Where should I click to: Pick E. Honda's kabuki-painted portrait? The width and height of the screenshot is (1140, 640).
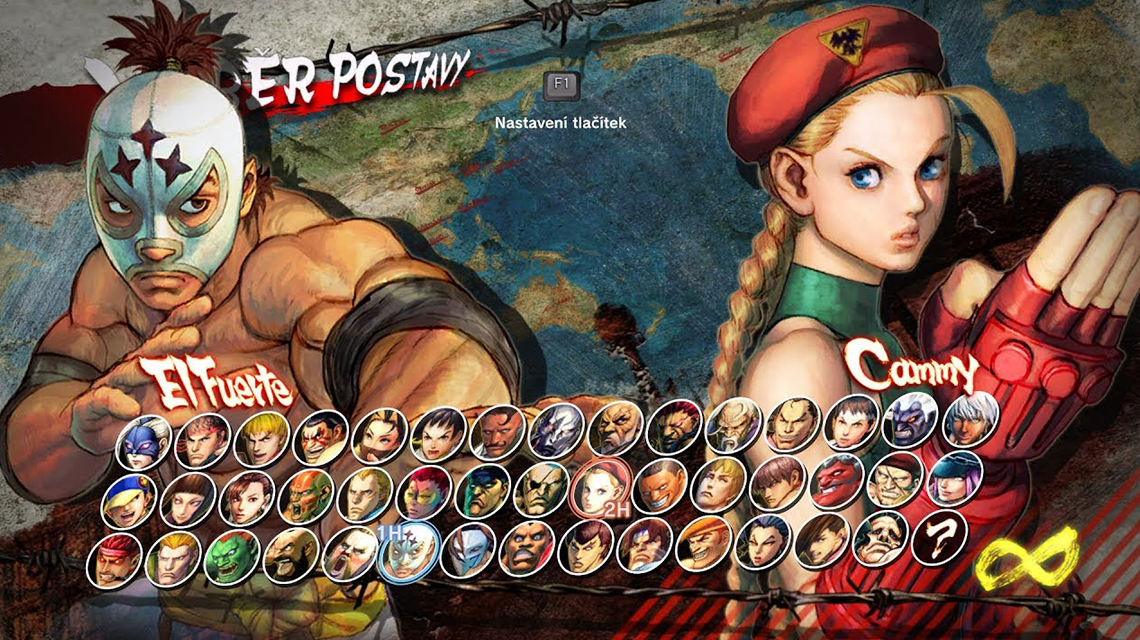321,438
